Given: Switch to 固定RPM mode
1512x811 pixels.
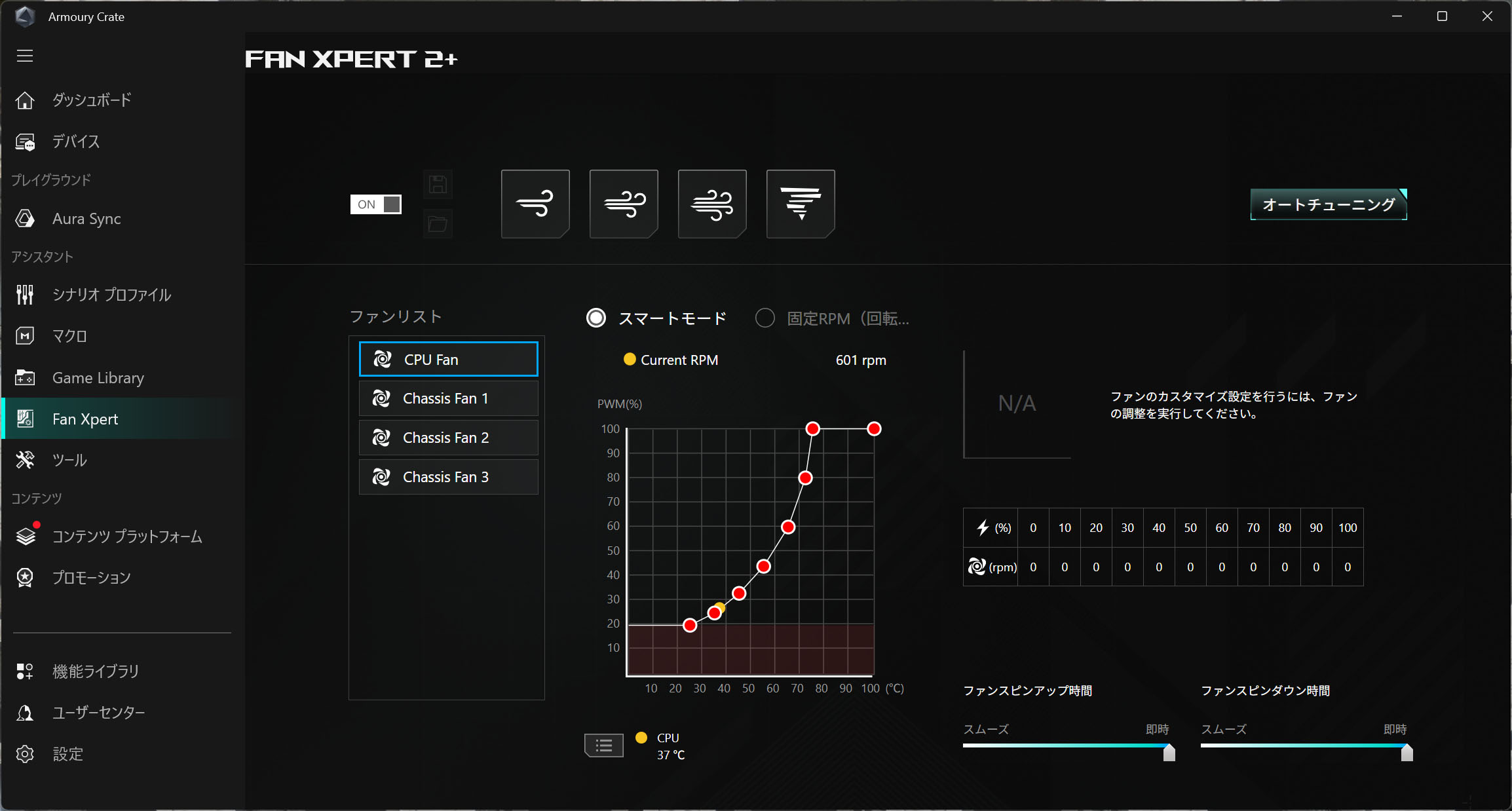Looking at the screenshot, I should [765, 318].
